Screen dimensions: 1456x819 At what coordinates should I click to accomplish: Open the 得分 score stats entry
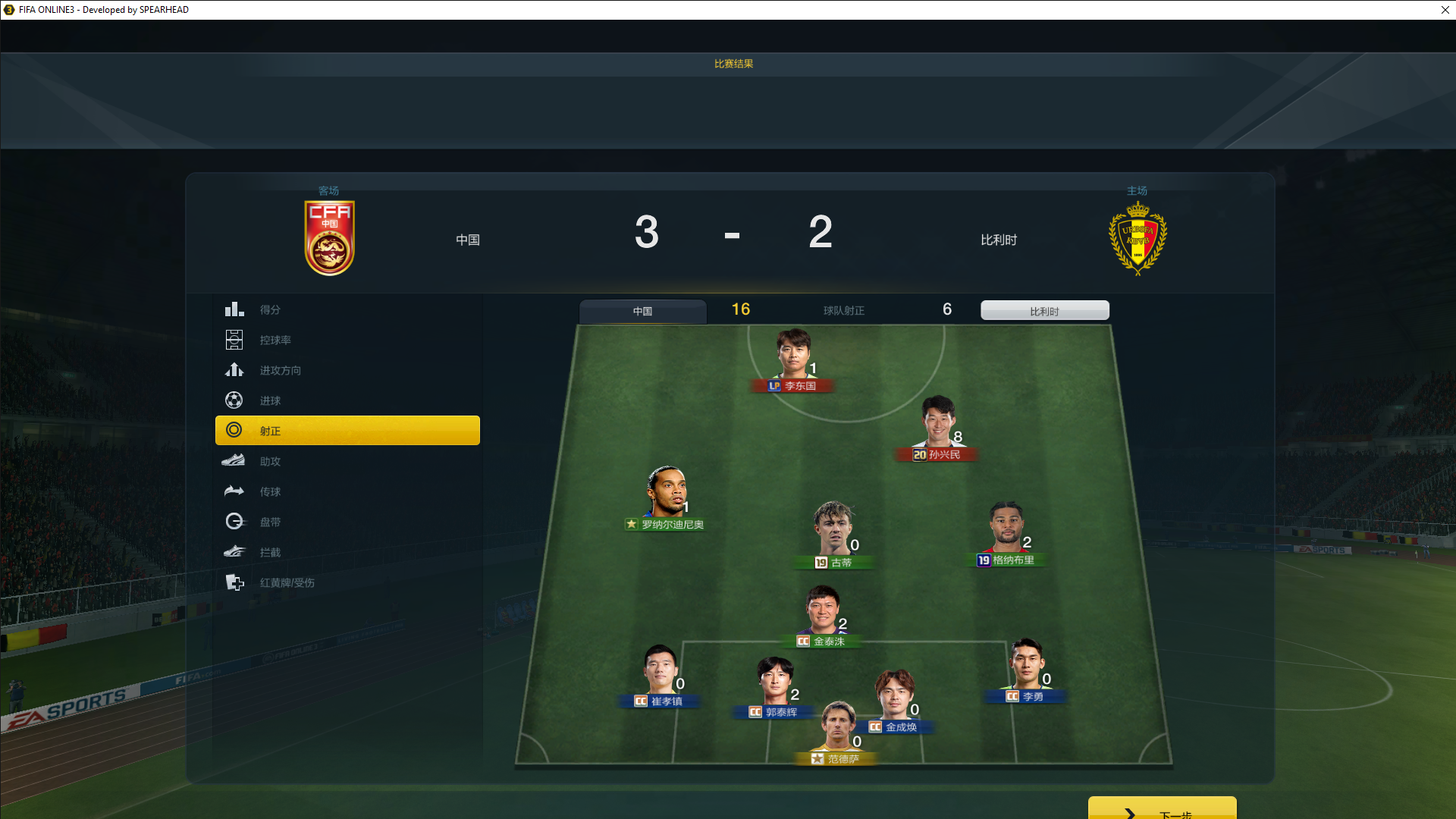tap(270, 309)
